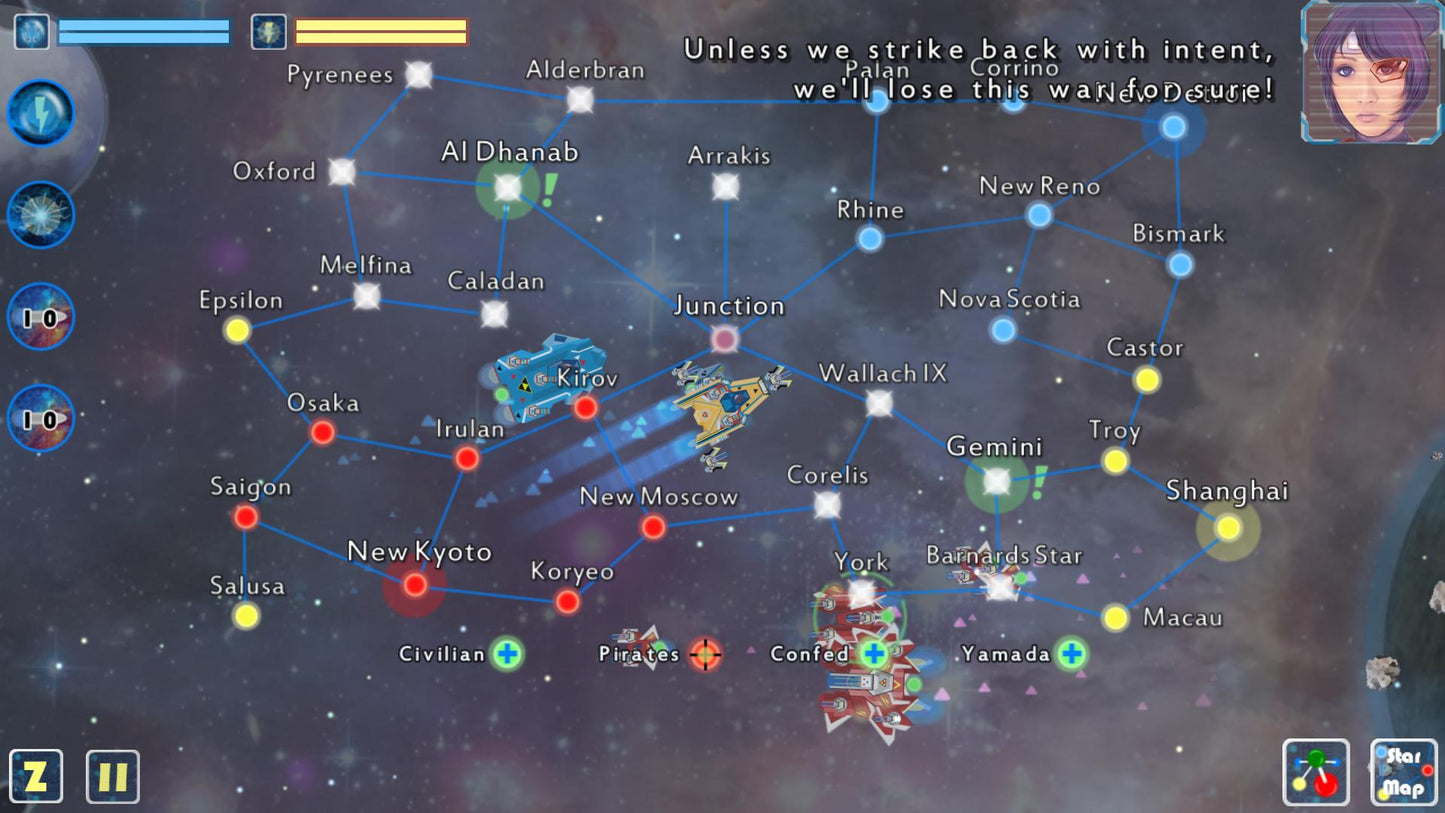Open the network overview icon bottom right
This screenshot has width=1445, height=813.
(1315, 772)
